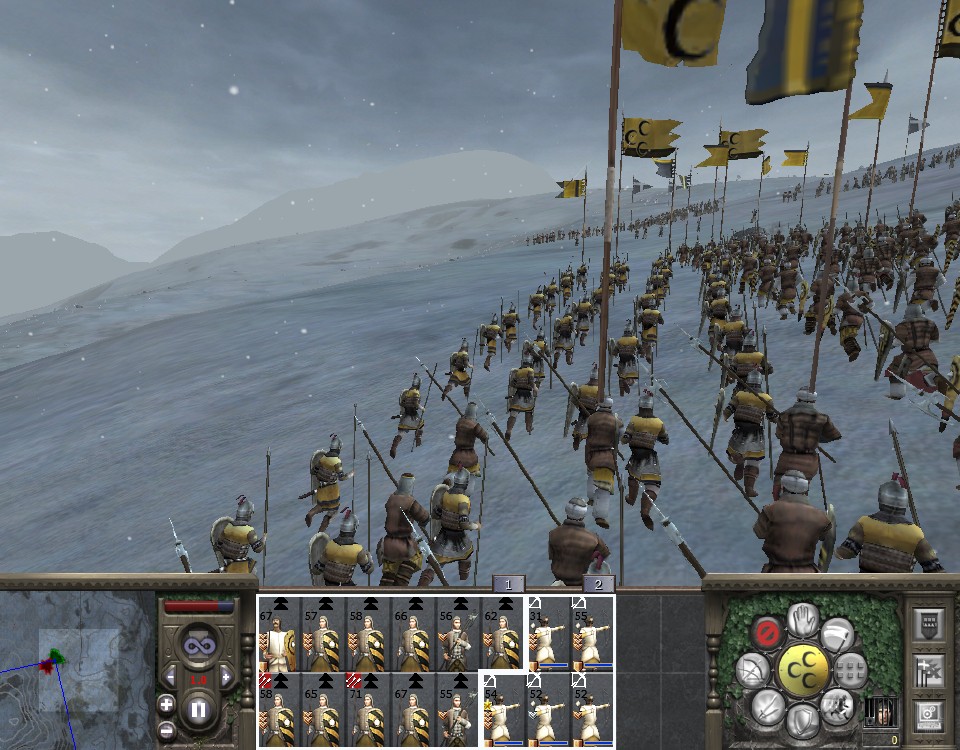Toggle the infinity speed button

click(x=197, y=644)
